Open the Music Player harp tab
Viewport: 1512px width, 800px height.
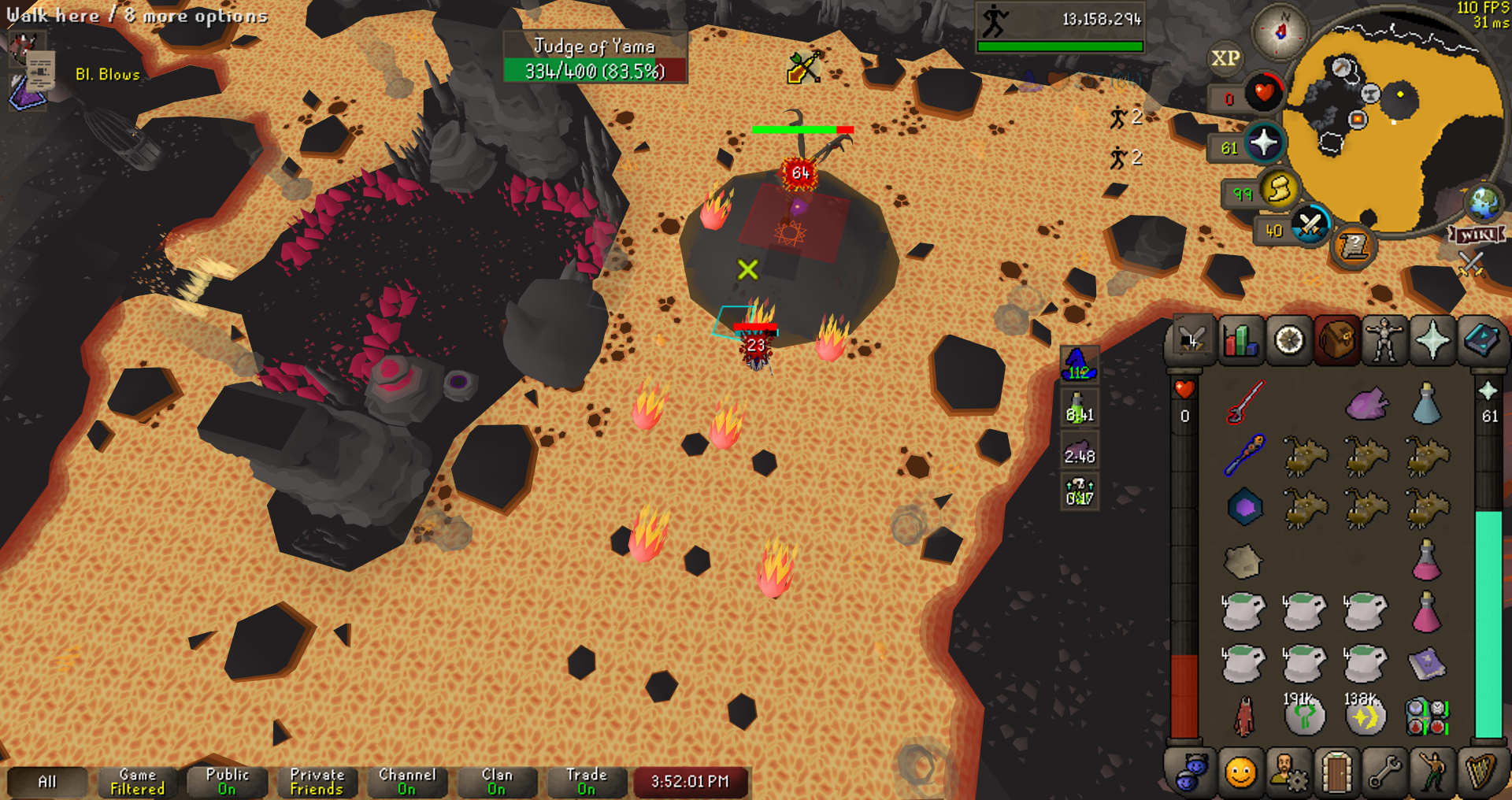1480,772
